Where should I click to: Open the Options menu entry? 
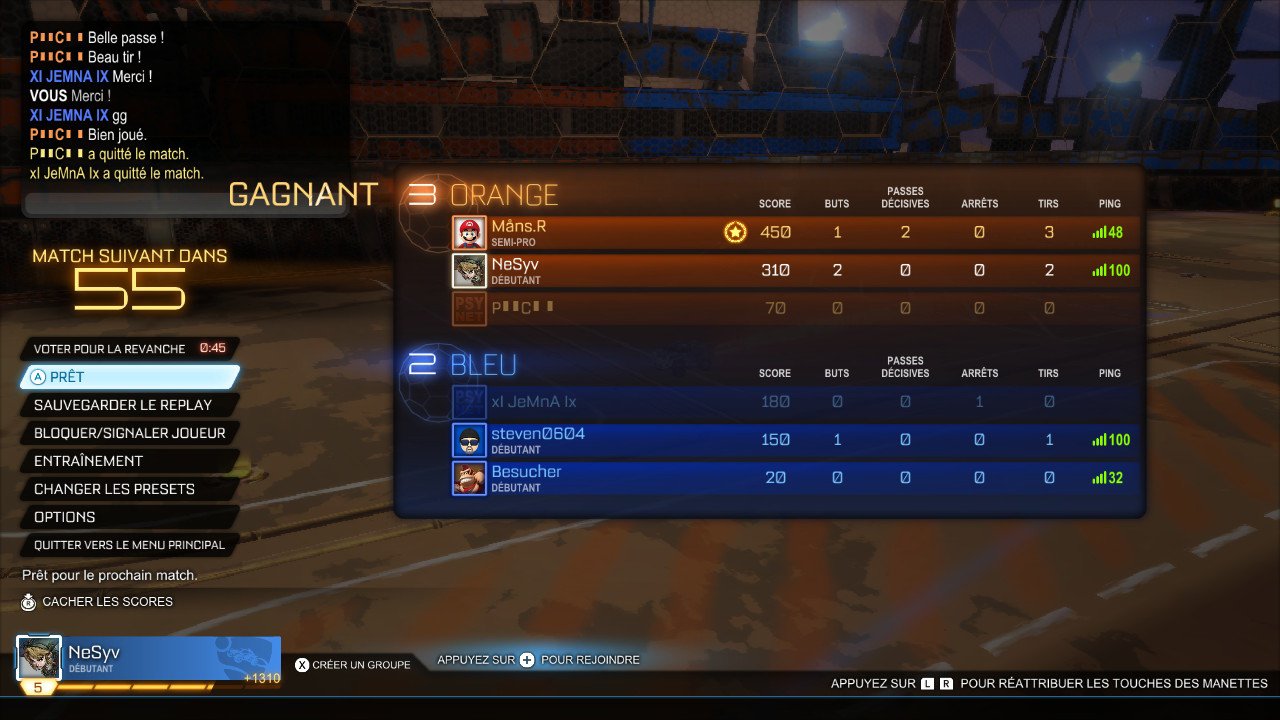click(62, 517)
